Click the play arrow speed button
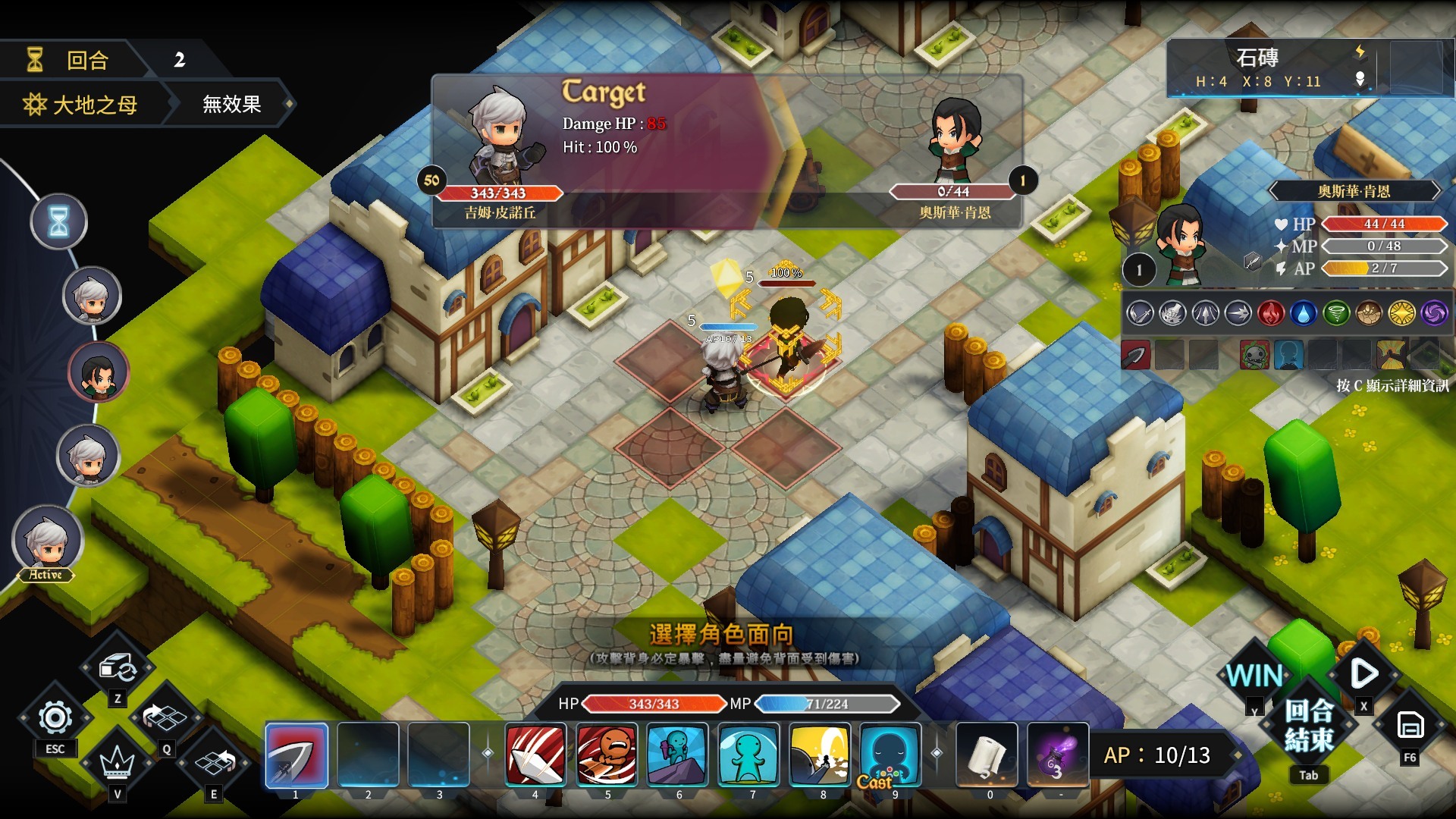The height and width of the screenshot is (819, 1456). 1363,673
